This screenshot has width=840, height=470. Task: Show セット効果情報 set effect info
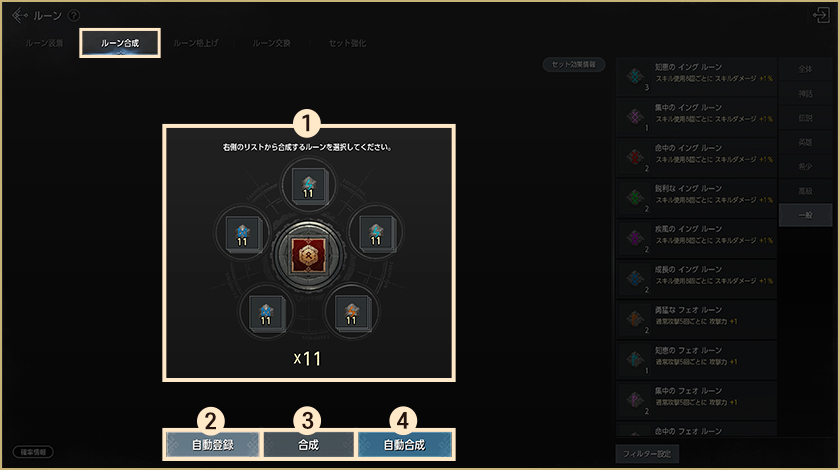point(574,64)
